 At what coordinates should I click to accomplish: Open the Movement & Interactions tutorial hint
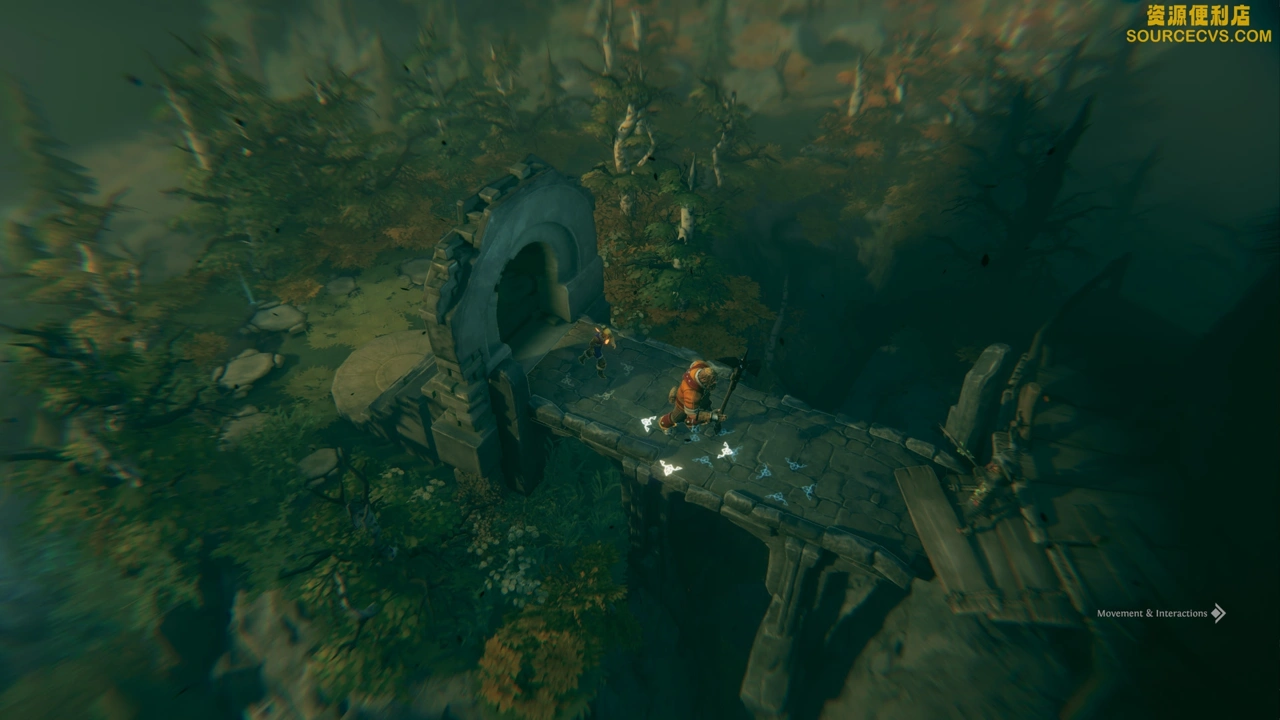[1160, 613]
